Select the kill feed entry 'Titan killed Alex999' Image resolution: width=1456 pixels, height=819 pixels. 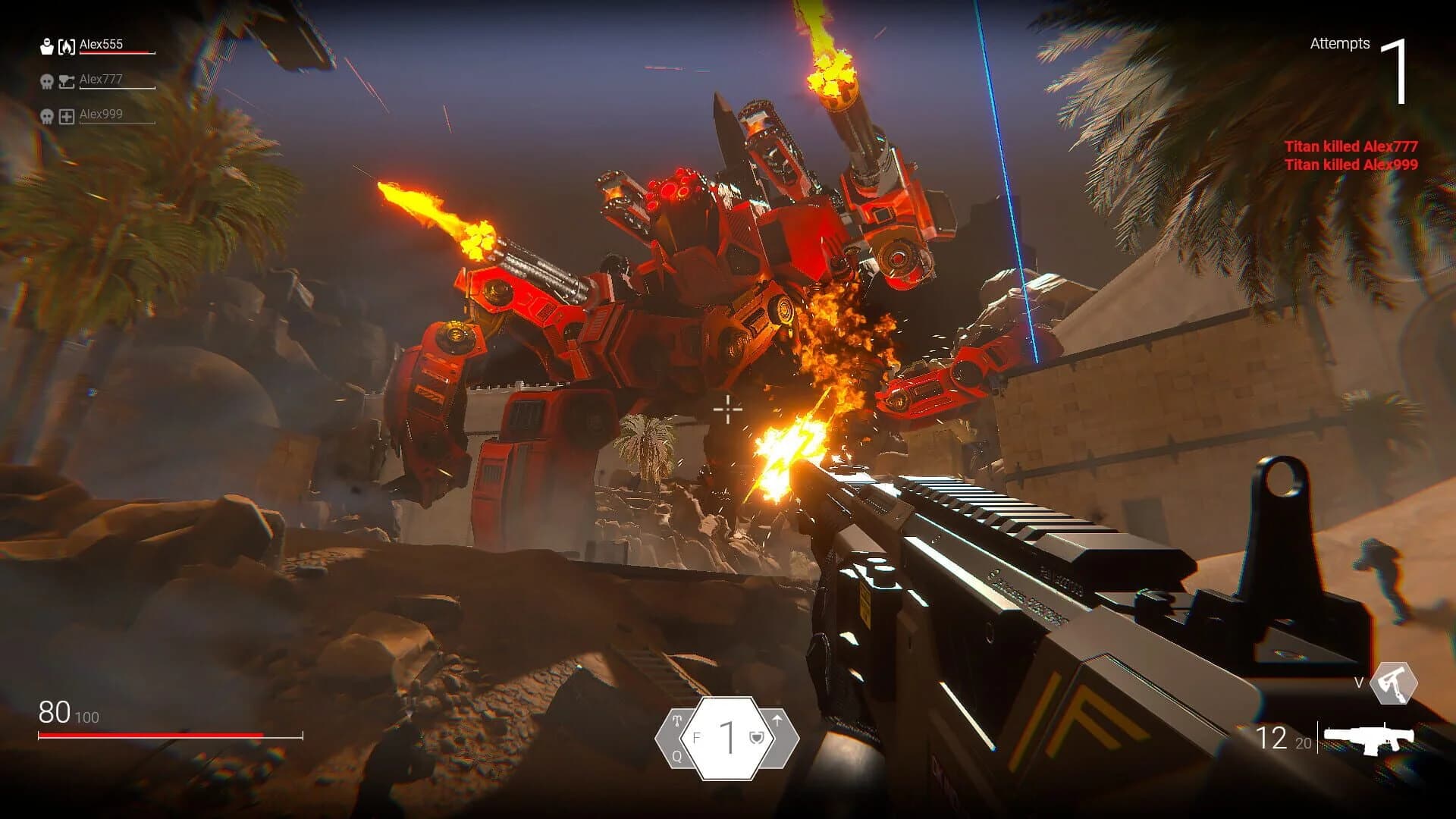[x=1351, y=164]
